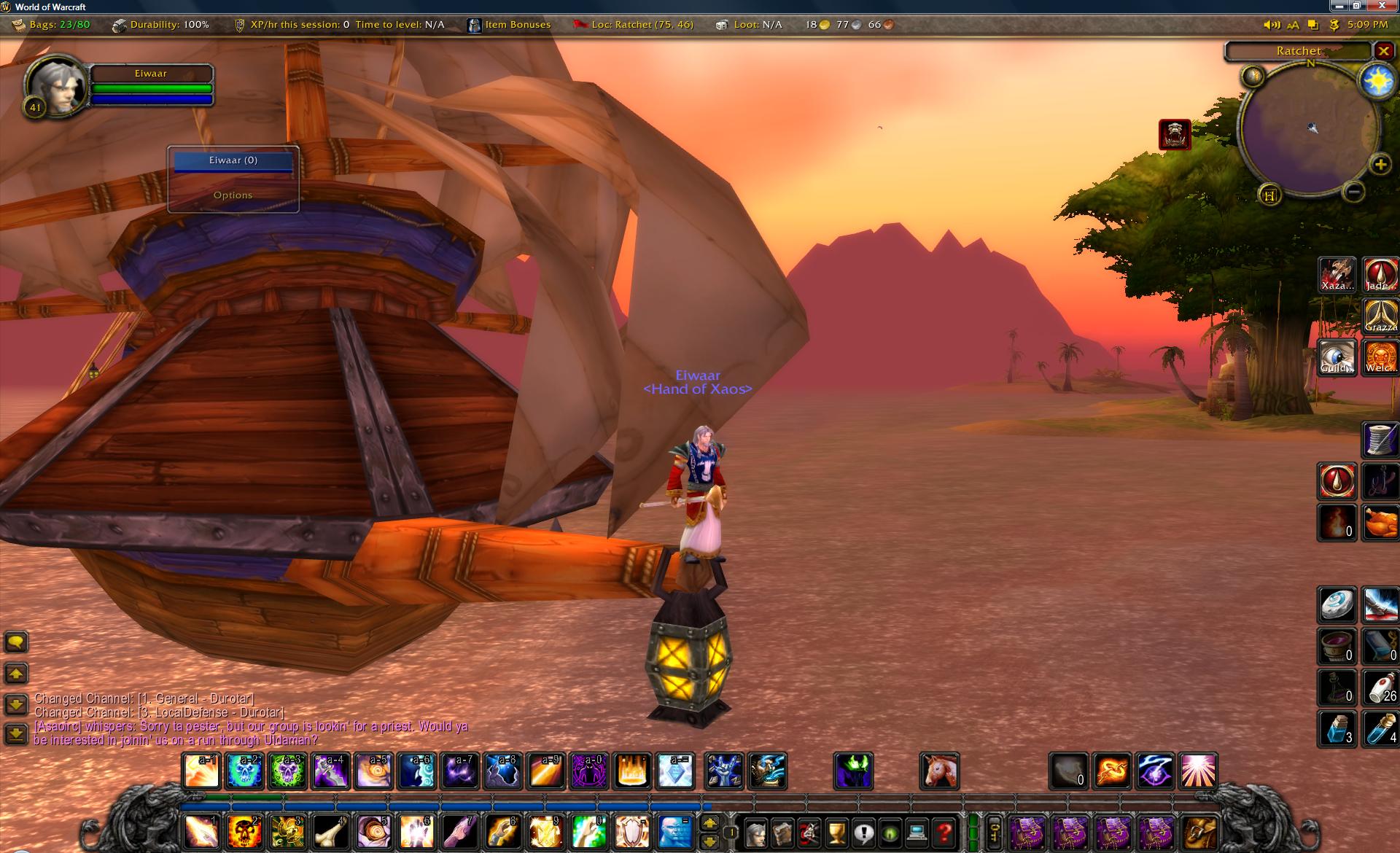The height and width of the screenshot is (853, 1400).
Task: Open the keyring button
Action: pos(994,832)
